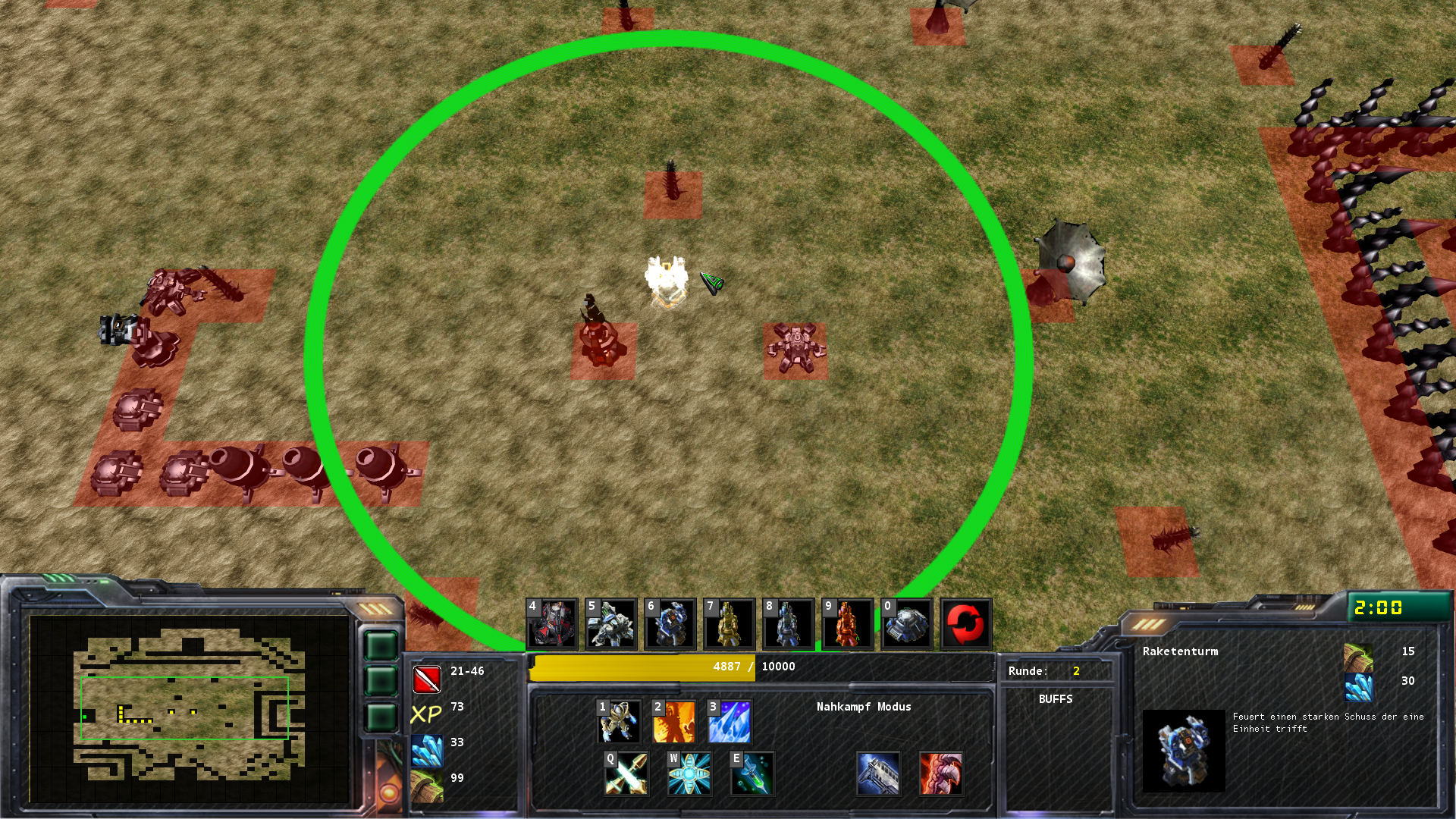Select the red-black turret in slot 4

(x=552, y=624)
